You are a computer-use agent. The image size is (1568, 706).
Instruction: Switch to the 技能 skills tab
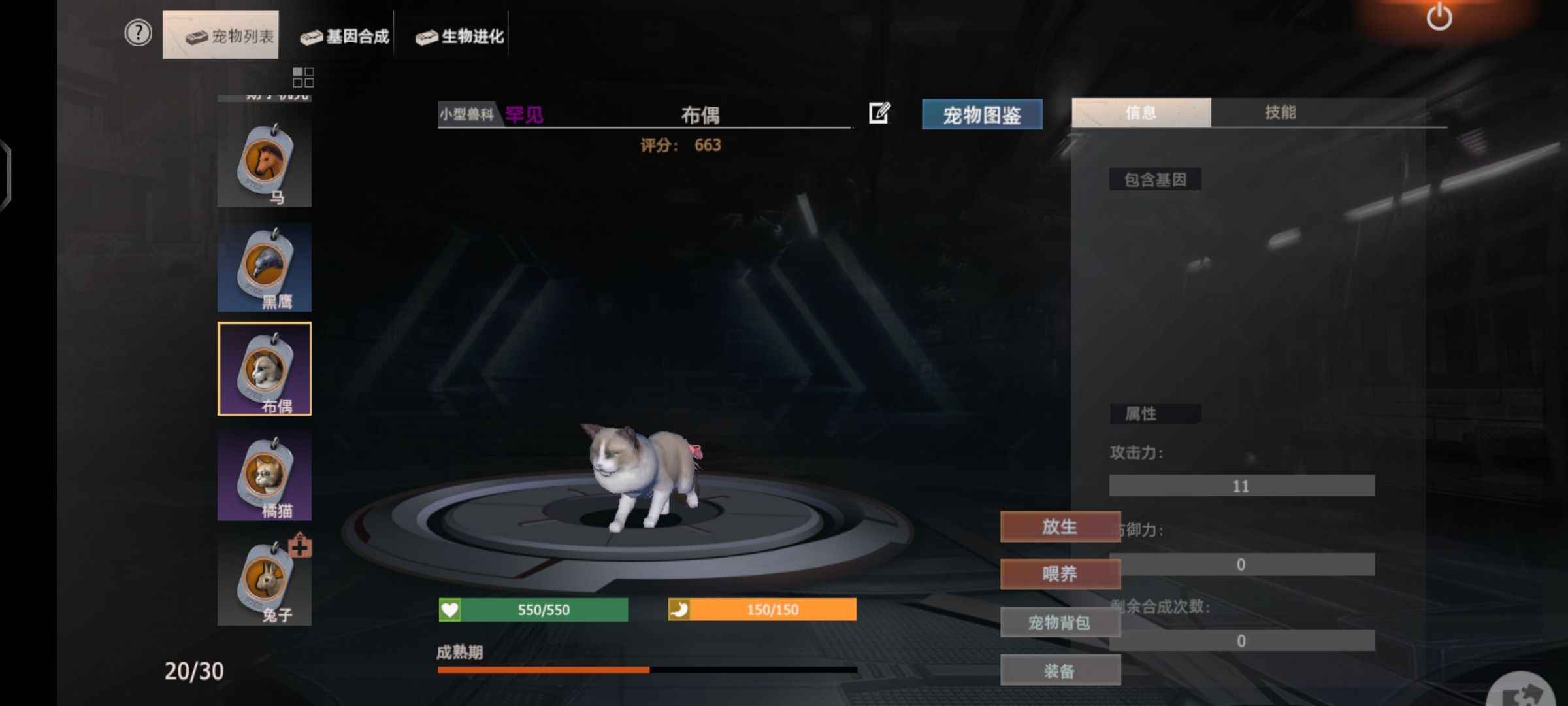pos(1280,112)
